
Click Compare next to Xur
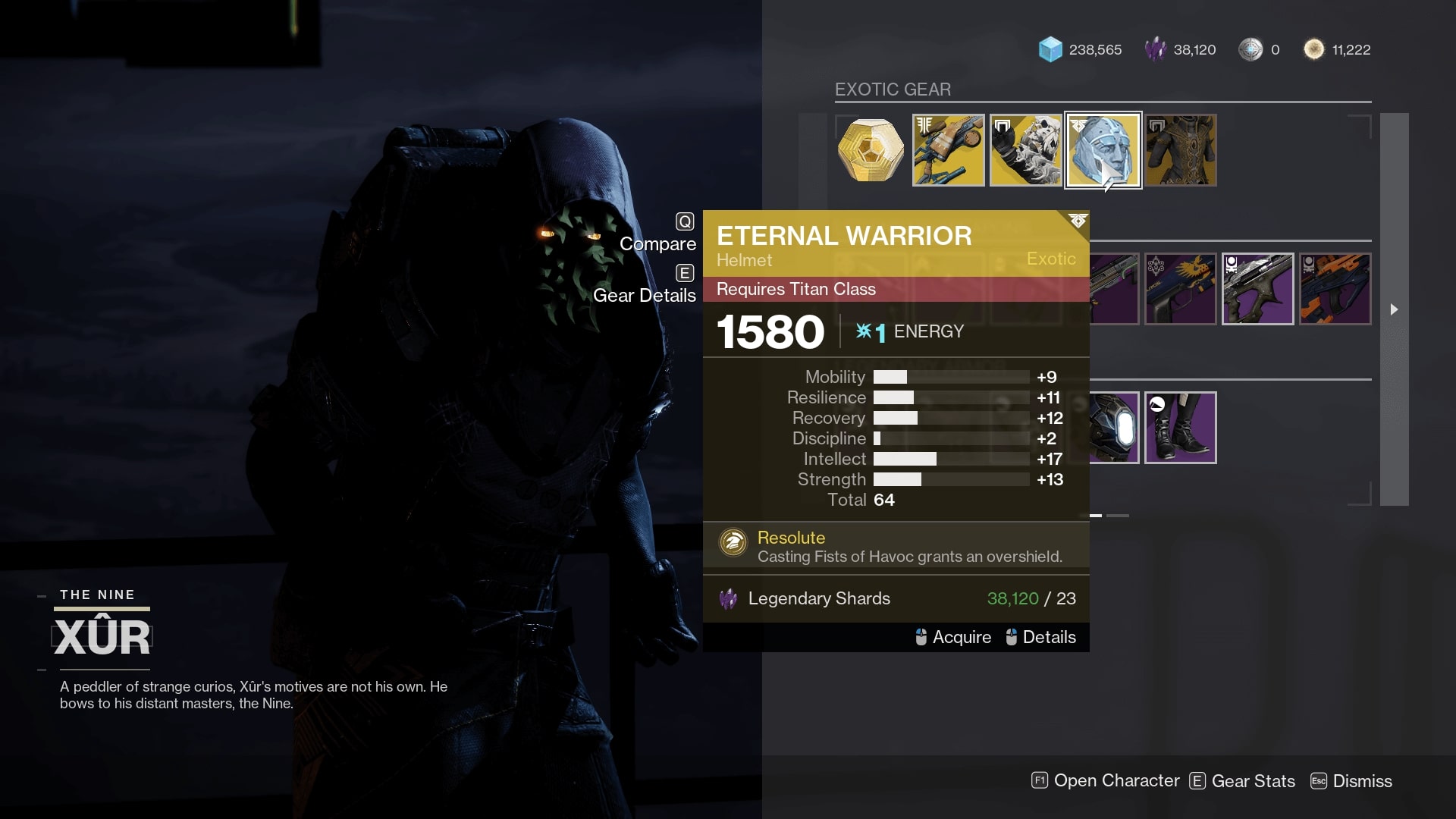[x=657, y=243]
